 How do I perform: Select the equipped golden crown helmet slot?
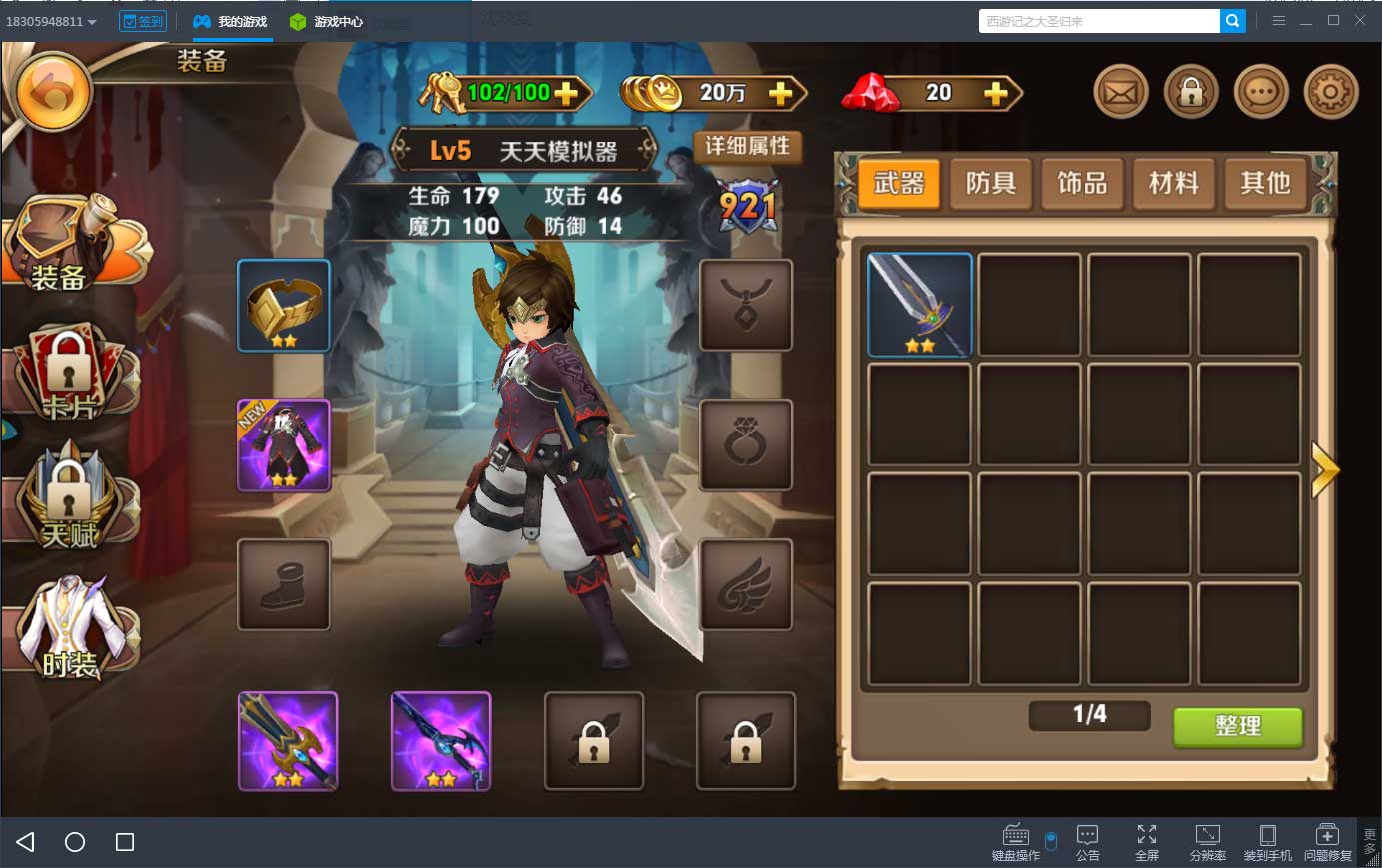click(284, 306)
